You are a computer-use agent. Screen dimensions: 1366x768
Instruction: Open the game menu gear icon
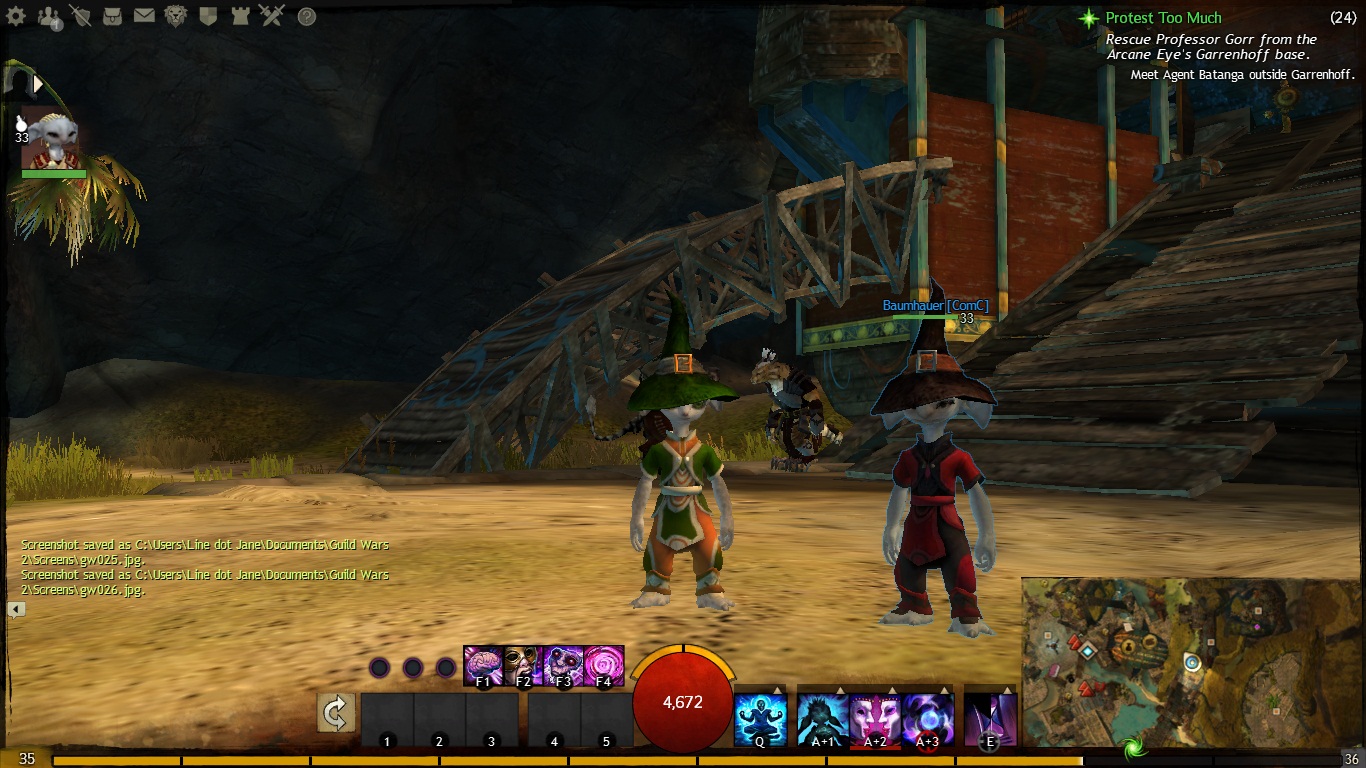coord(16,16)
